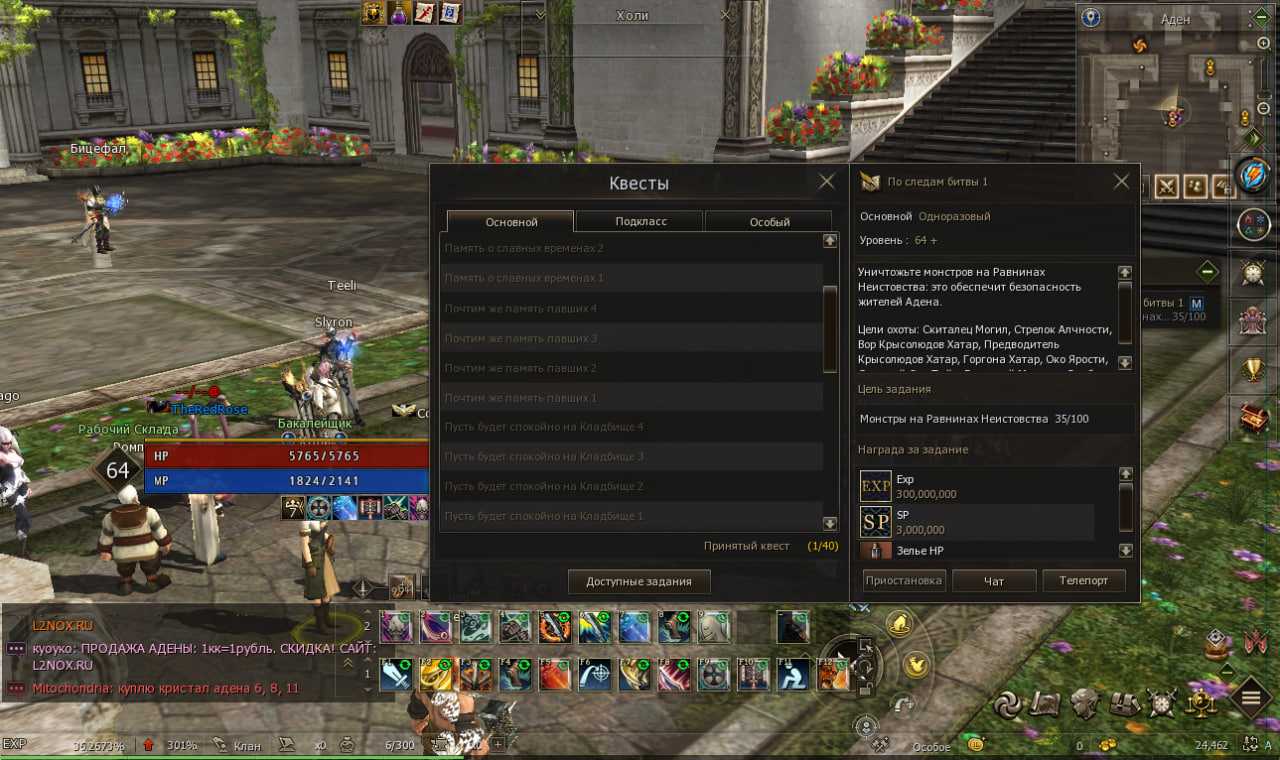
Task: Close the Квесты window
Action: 826,182
